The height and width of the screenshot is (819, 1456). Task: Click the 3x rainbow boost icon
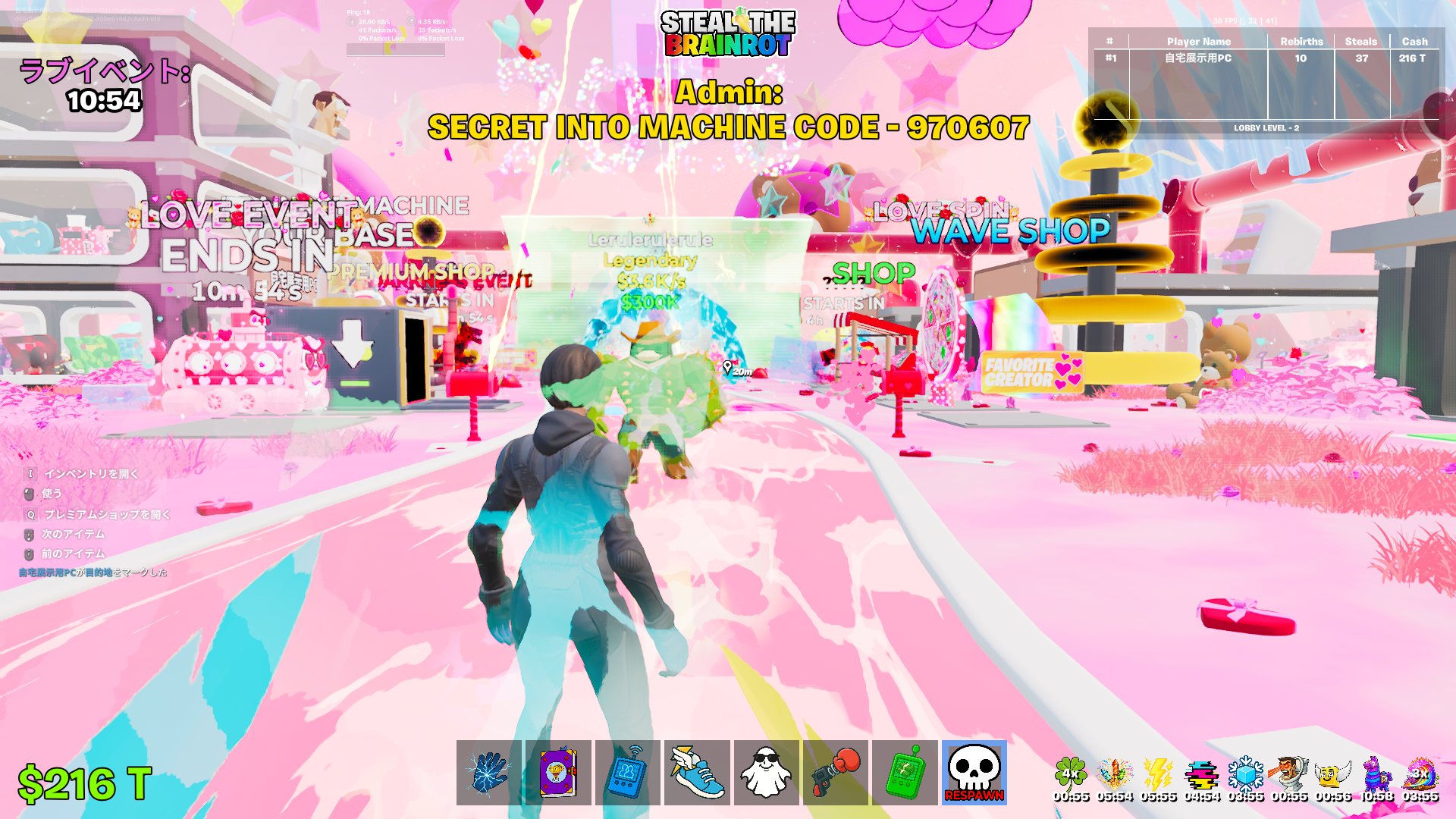click(x=1420, y=775)
